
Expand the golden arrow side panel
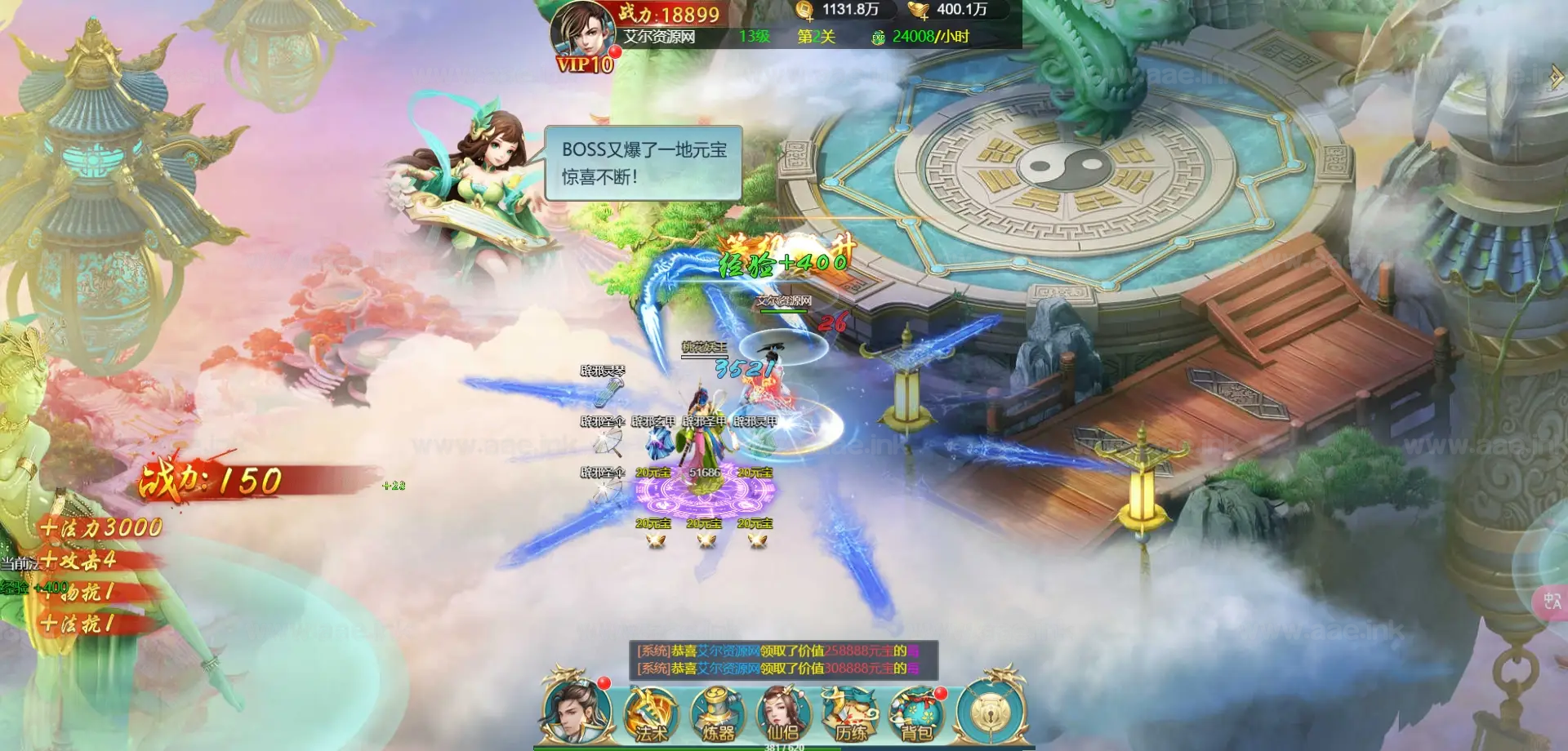pyautogui.click(x=1557, y=78)
